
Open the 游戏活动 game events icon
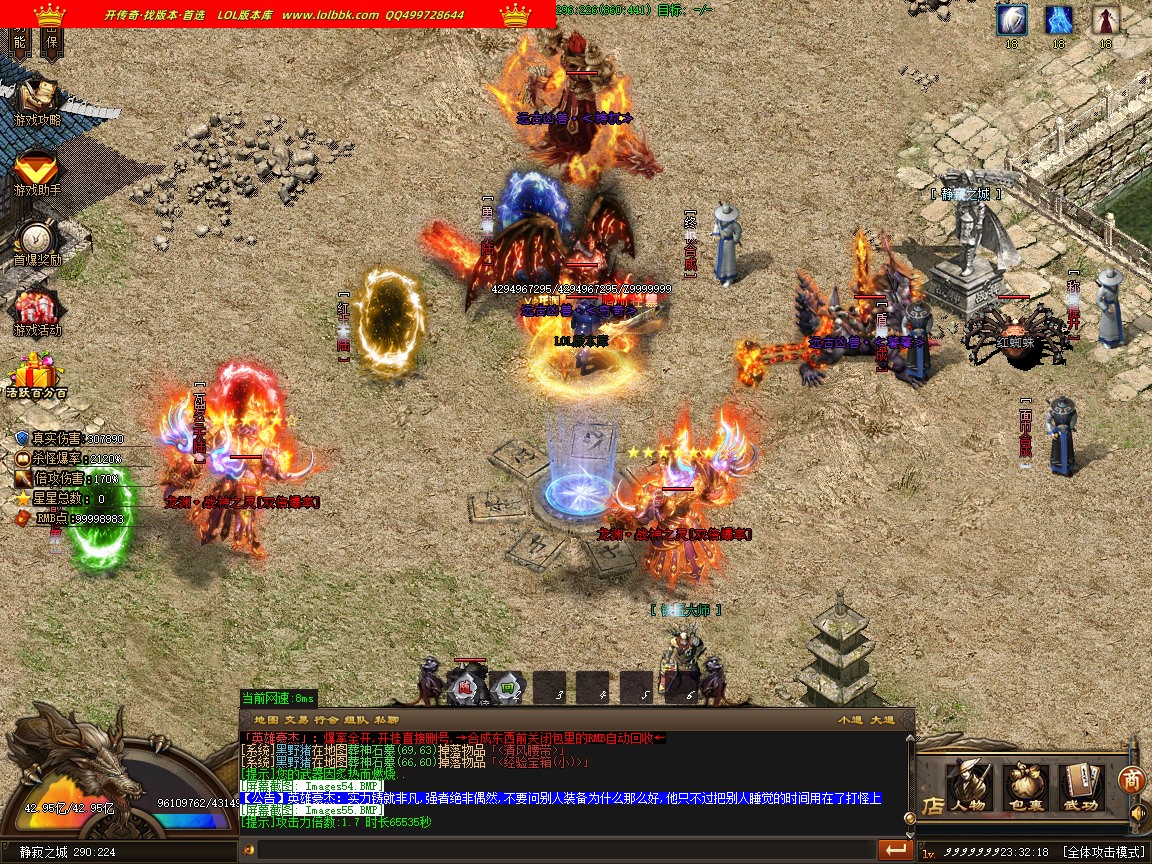(37, 312)
